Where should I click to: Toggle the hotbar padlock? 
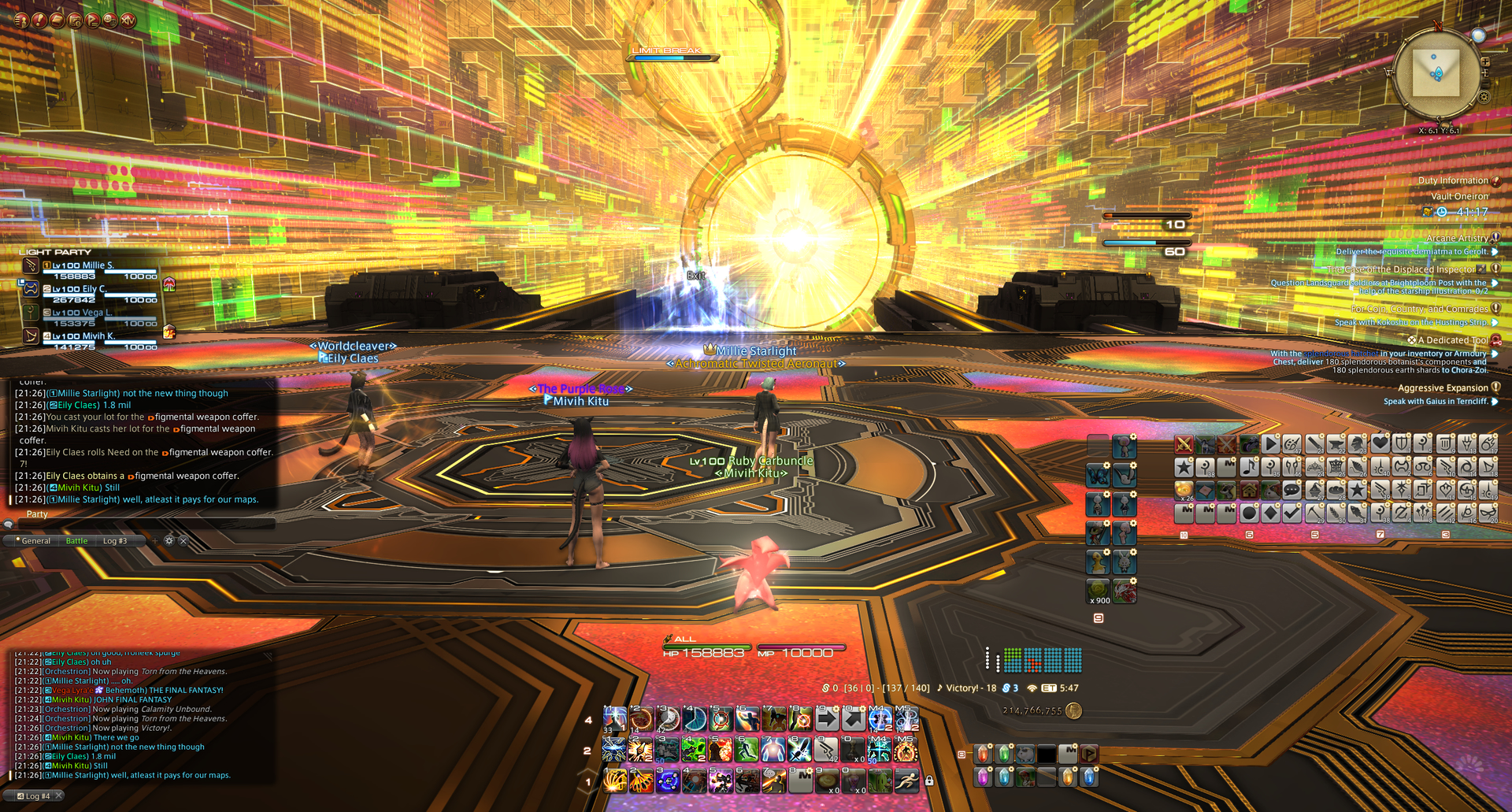[929, 780]
